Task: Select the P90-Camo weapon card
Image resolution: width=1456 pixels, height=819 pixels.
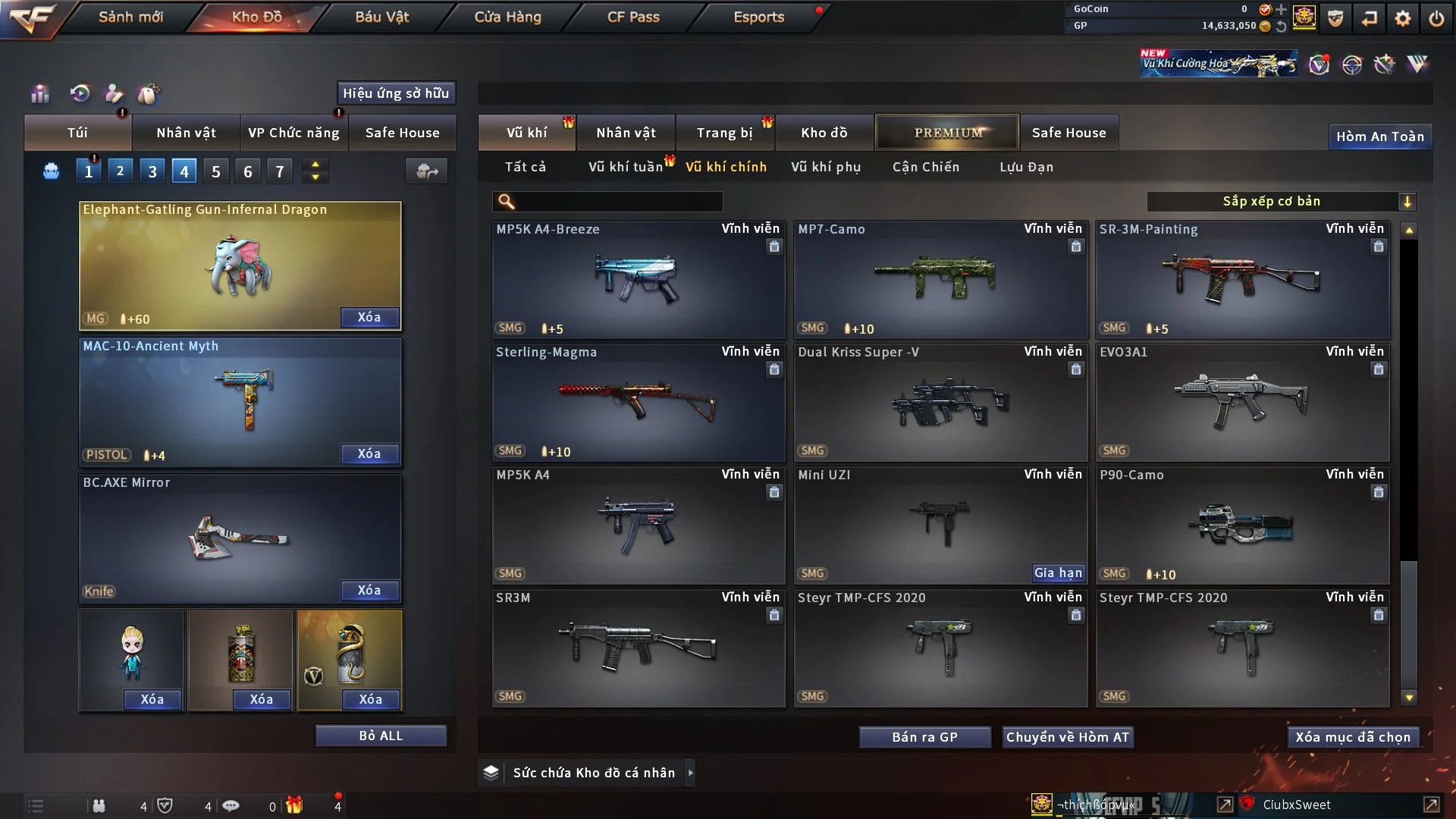Action: pos(1242,525)
